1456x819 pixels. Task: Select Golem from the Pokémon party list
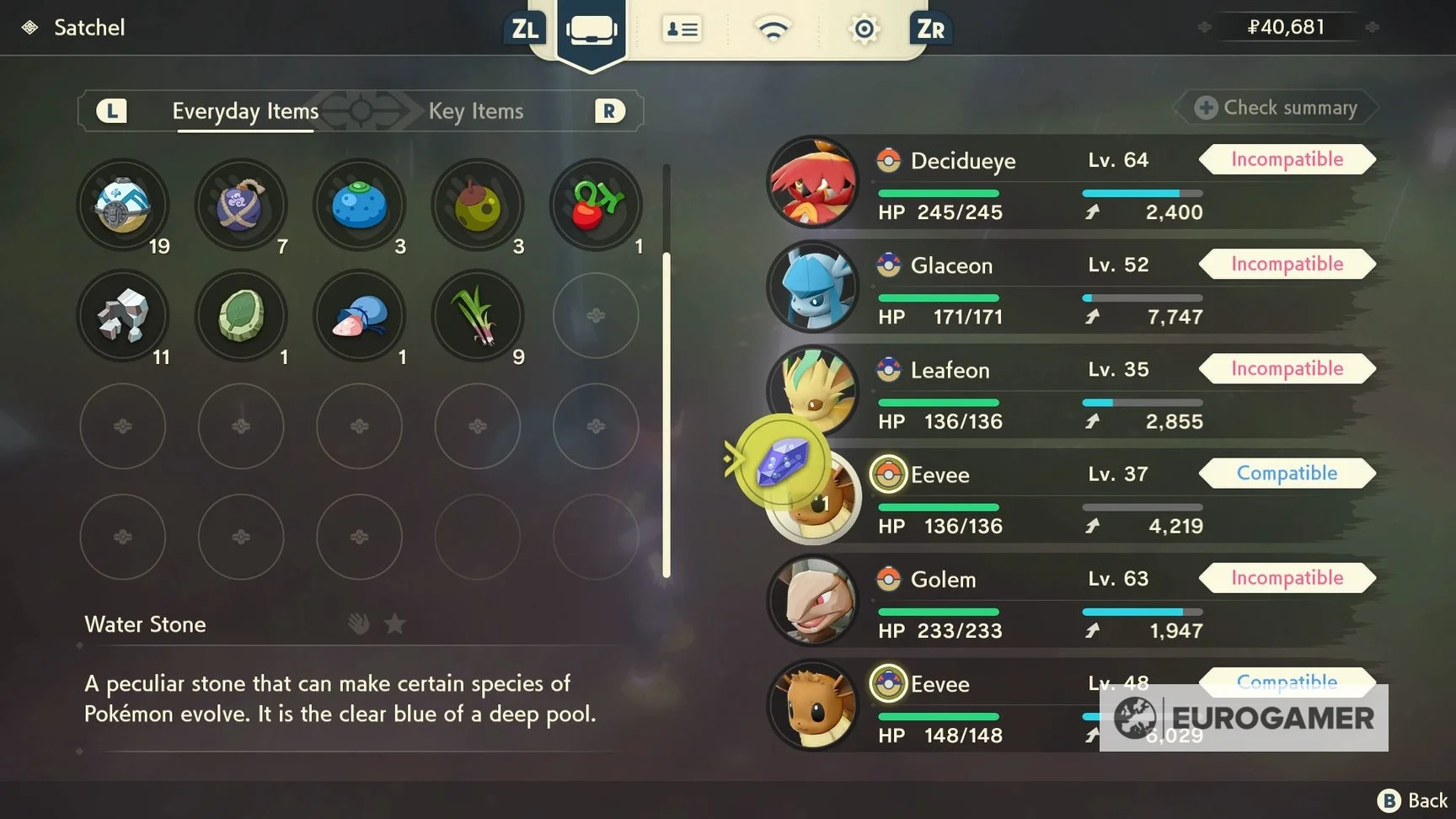point(943,579)
